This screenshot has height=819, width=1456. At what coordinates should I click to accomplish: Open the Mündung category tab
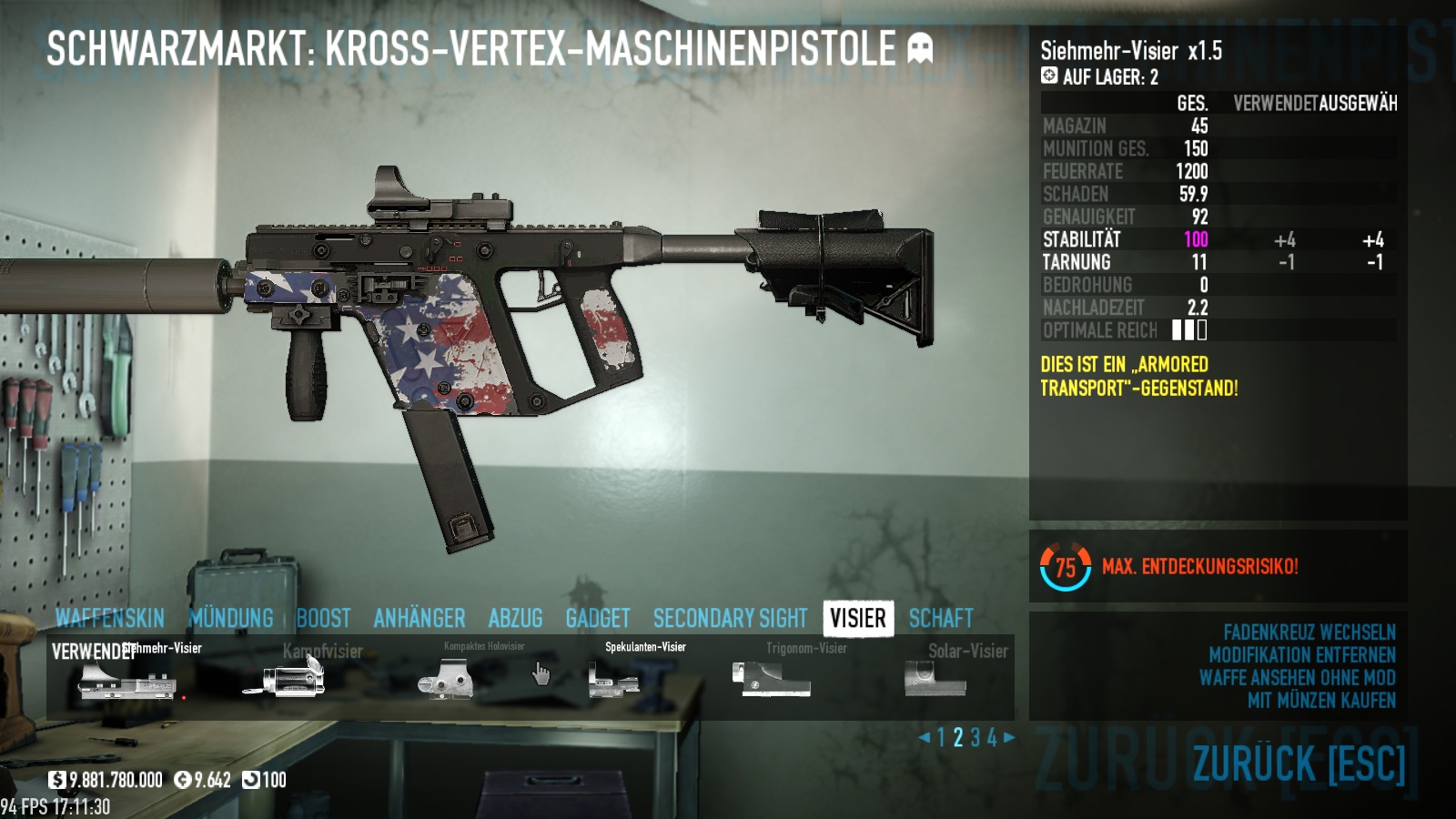click(x=231, y=619)
